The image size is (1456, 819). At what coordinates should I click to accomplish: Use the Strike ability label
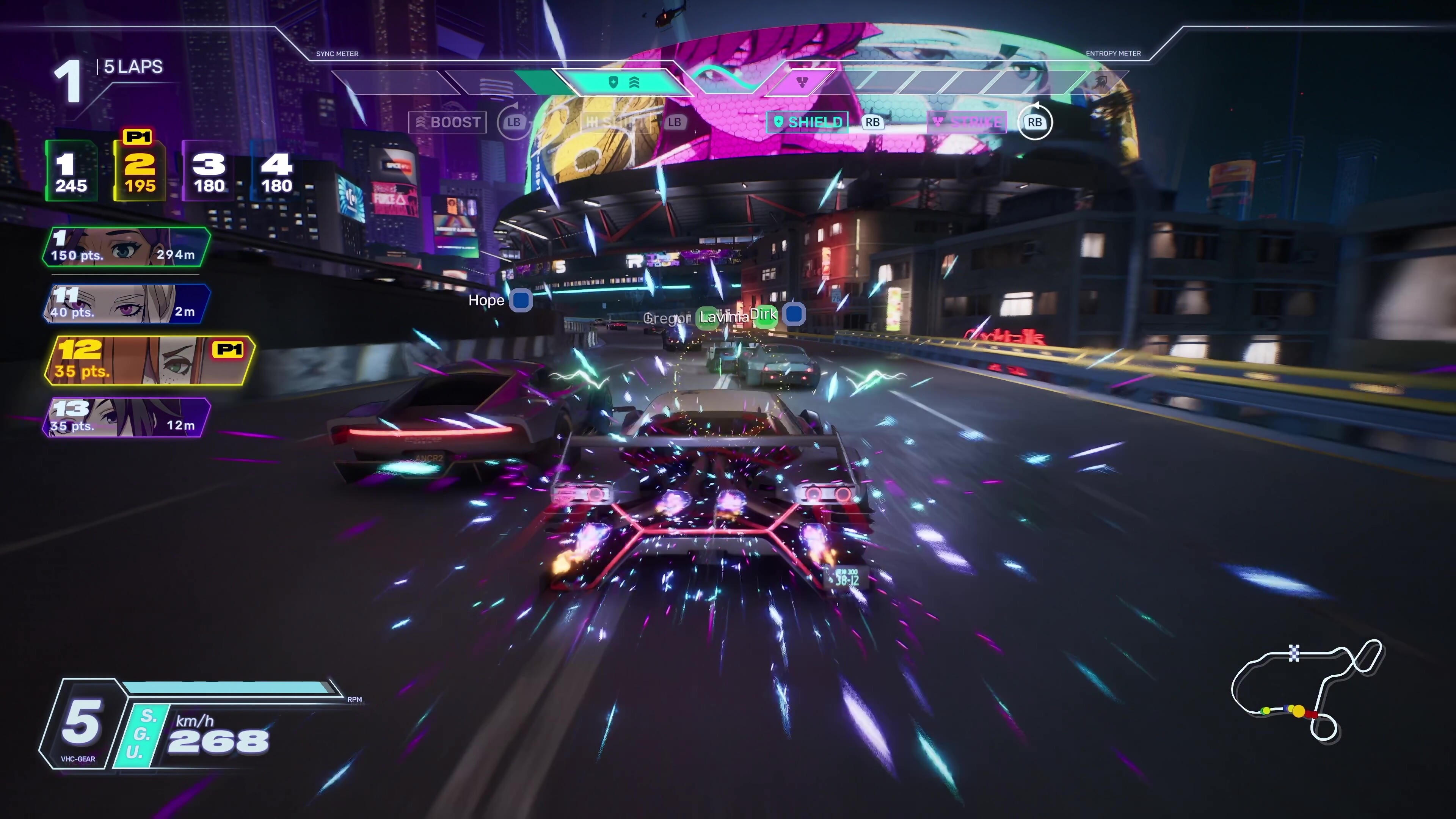[x=966, y=122]
